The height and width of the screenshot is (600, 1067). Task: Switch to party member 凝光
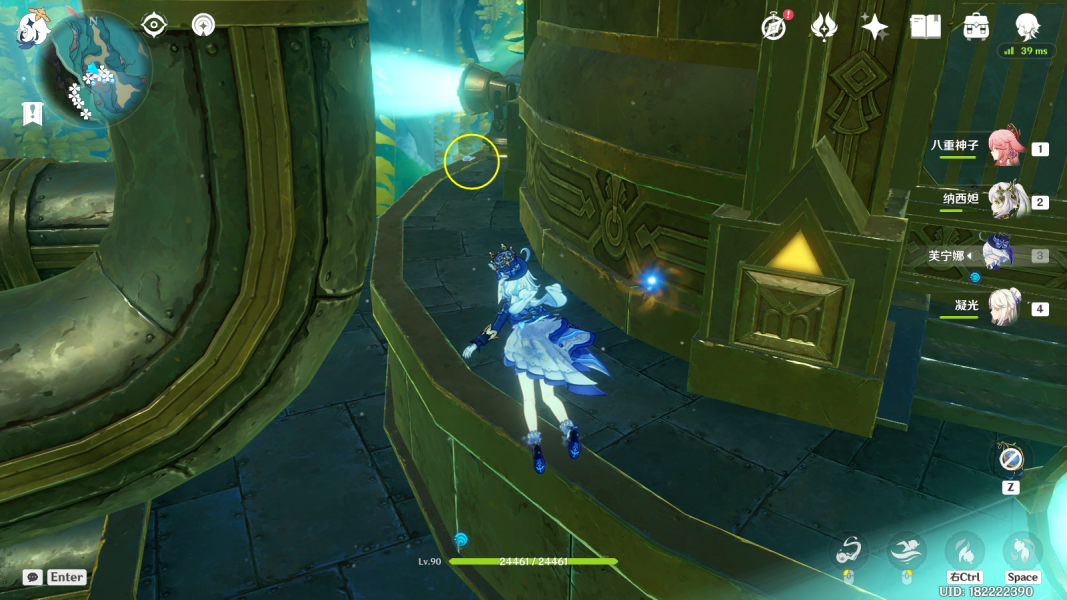coord(1003,307)
